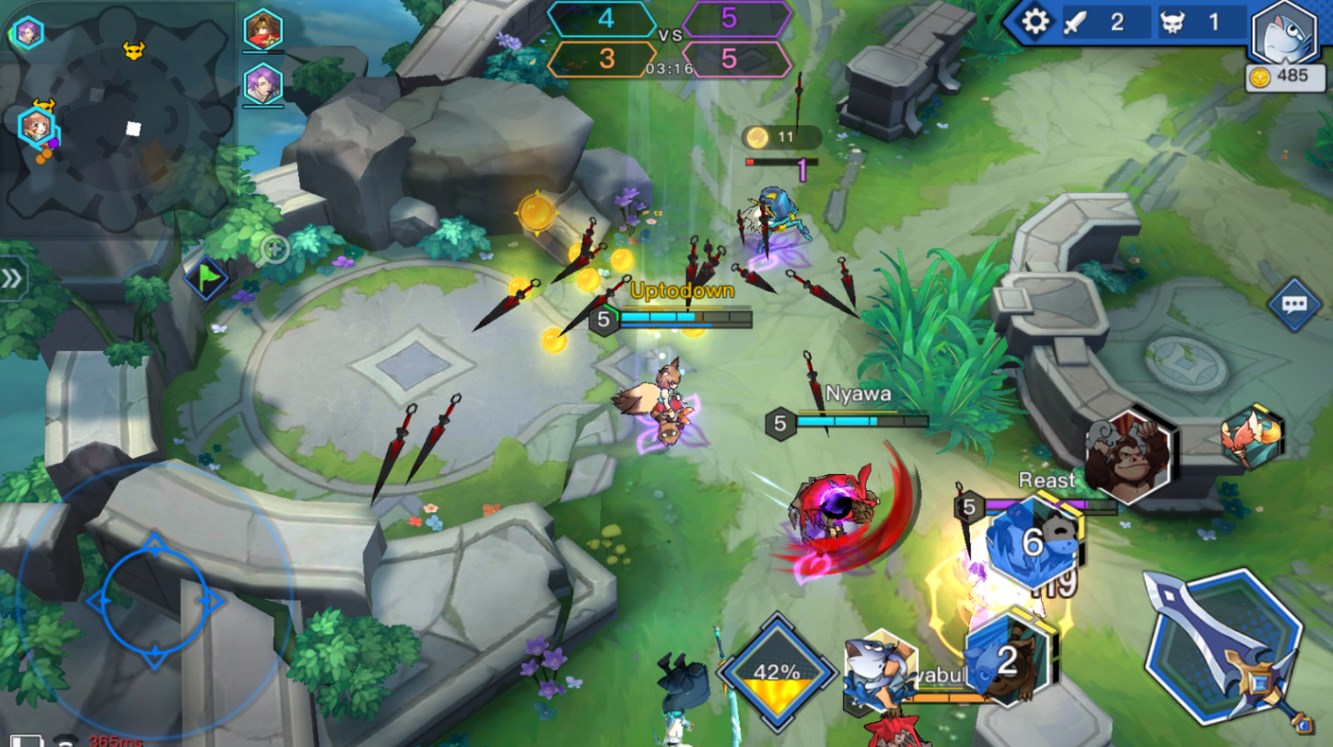Screen dimensions: 1333x747
Task: Select the red-scarf teammate portrait
Action: click(263, 31)
